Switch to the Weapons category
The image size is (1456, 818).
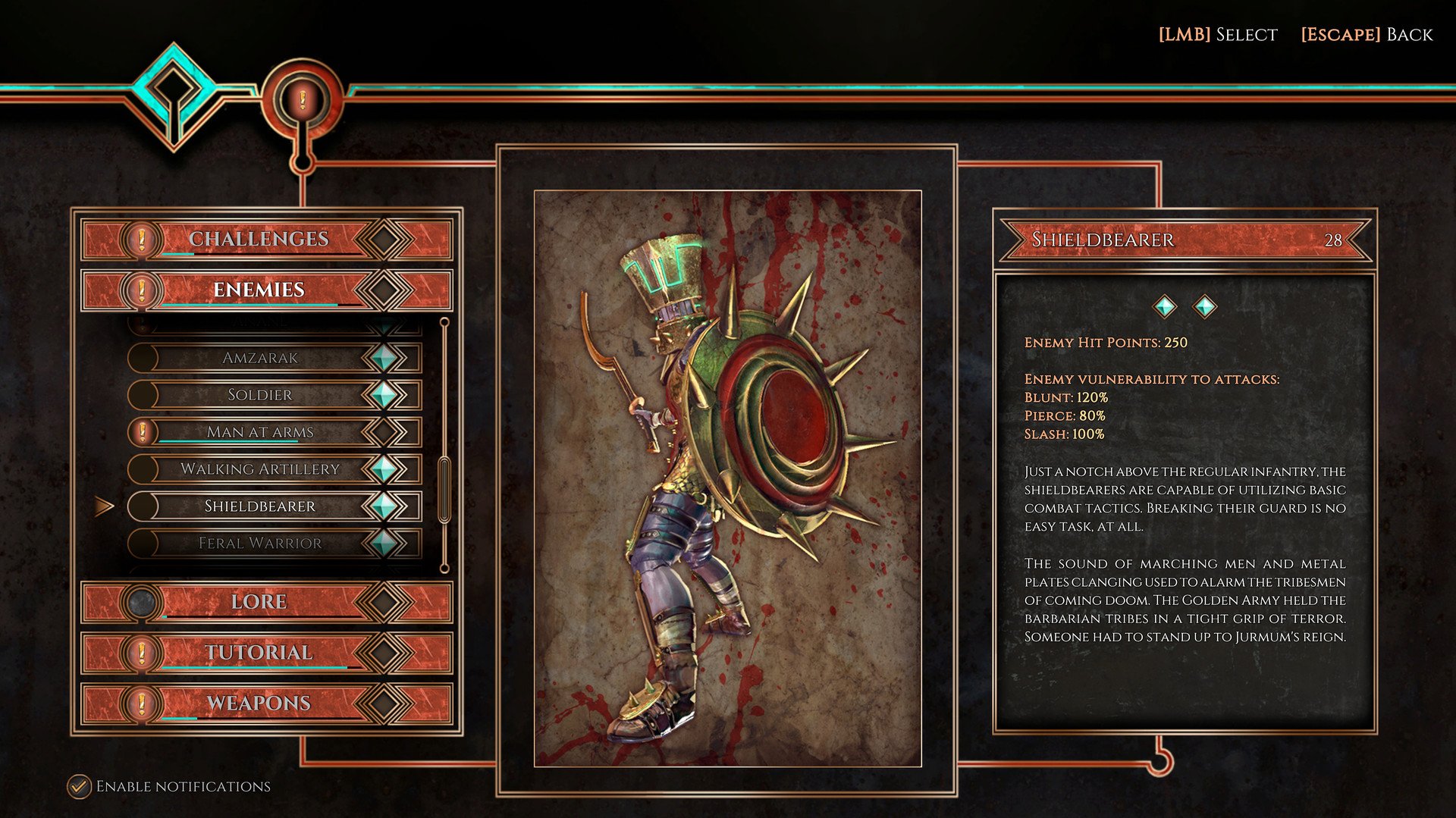click(x=259, y=704)
